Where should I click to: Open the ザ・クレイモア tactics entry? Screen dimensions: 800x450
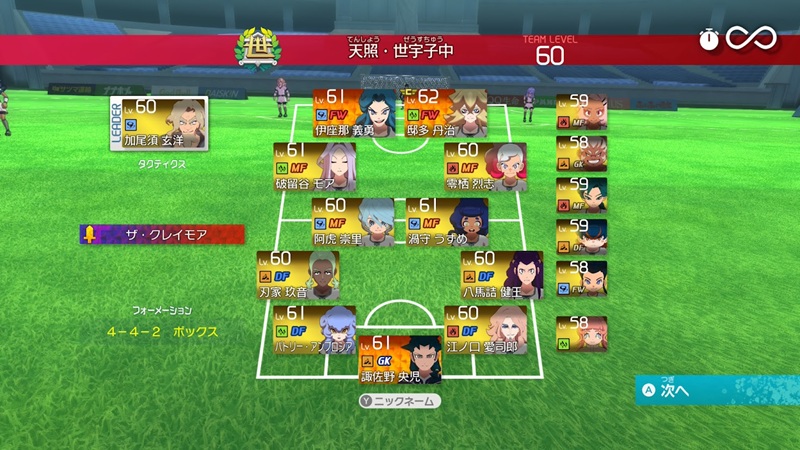pyautogui.click(x=163, y=235)
